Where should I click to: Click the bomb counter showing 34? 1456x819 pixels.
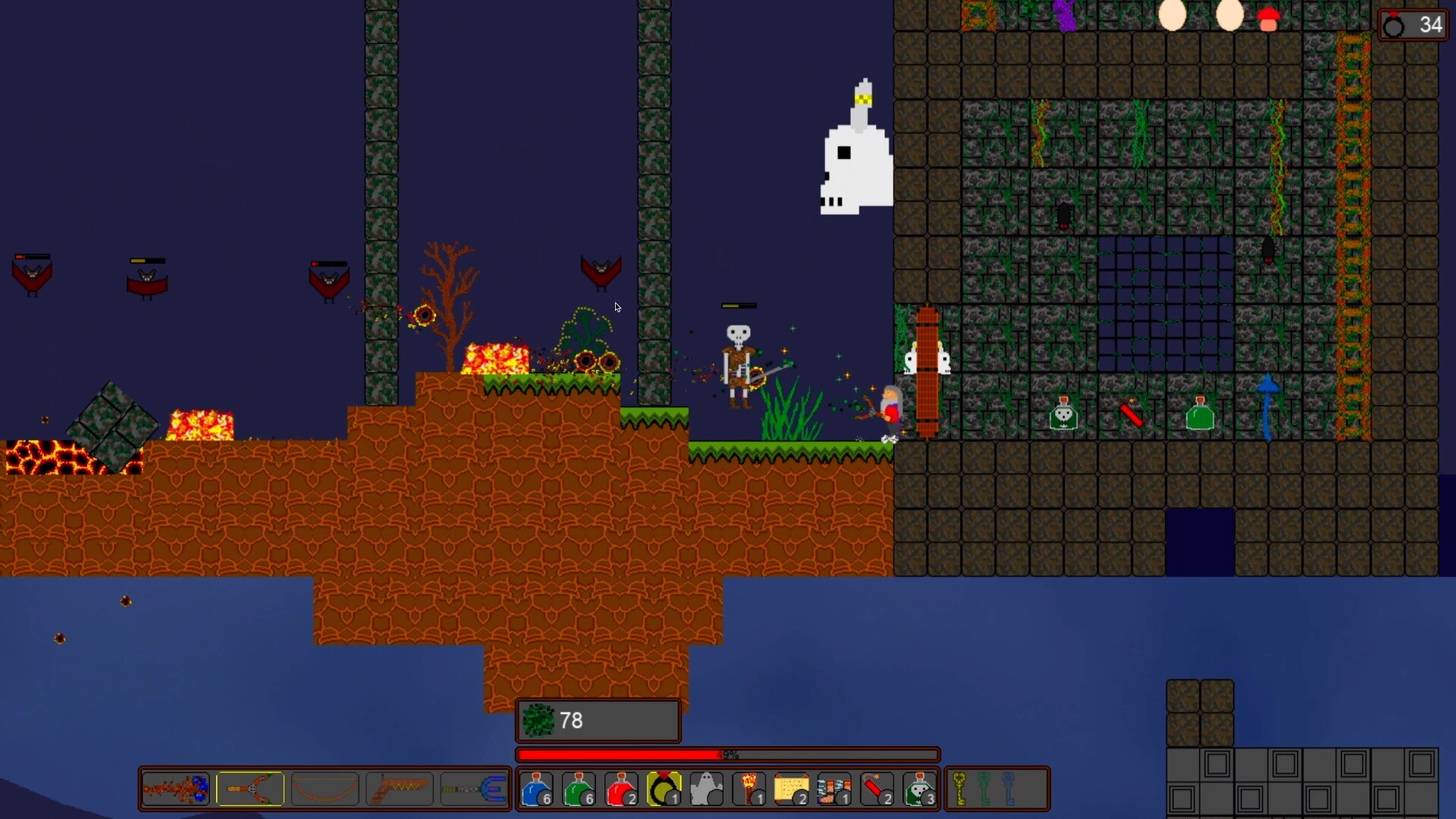pos(1412,24)
